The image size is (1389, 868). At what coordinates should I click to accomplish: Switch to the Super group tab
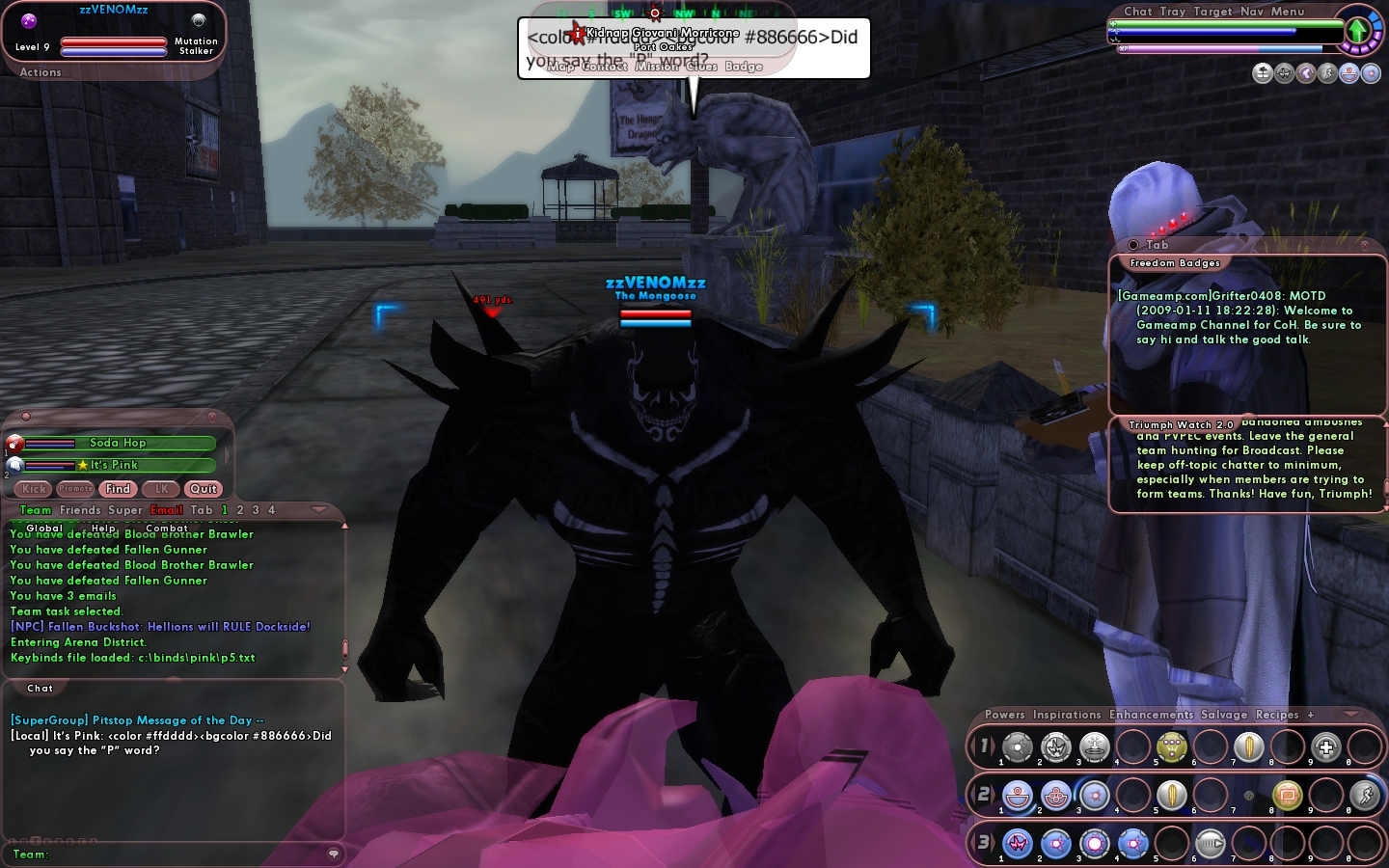(x=125, y=510)
